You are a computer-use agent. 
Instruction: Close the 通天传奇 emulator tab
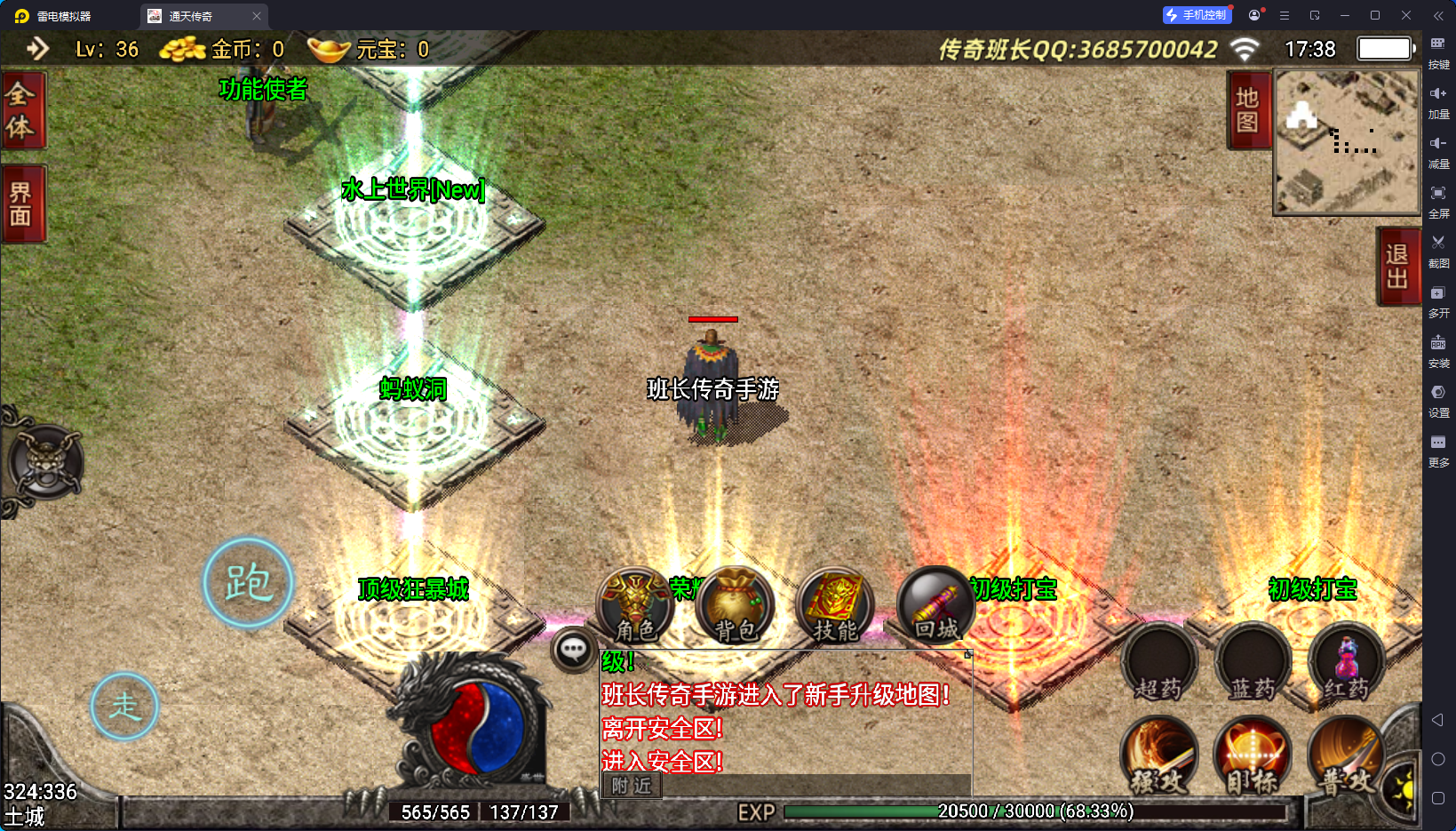[x=257, y=16]
